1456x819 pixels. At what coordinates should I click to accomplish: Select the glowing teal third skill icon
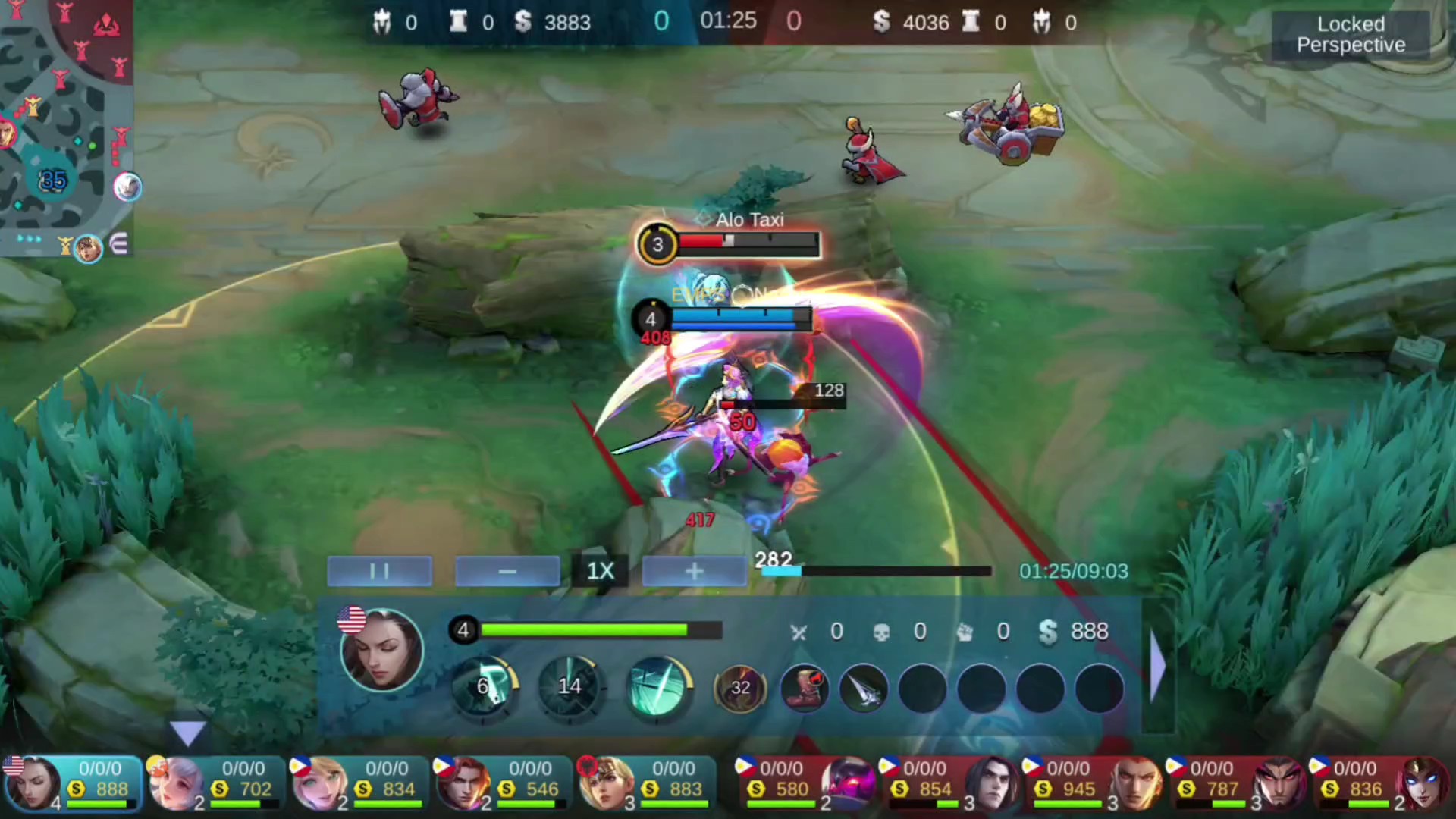(657, 687)
